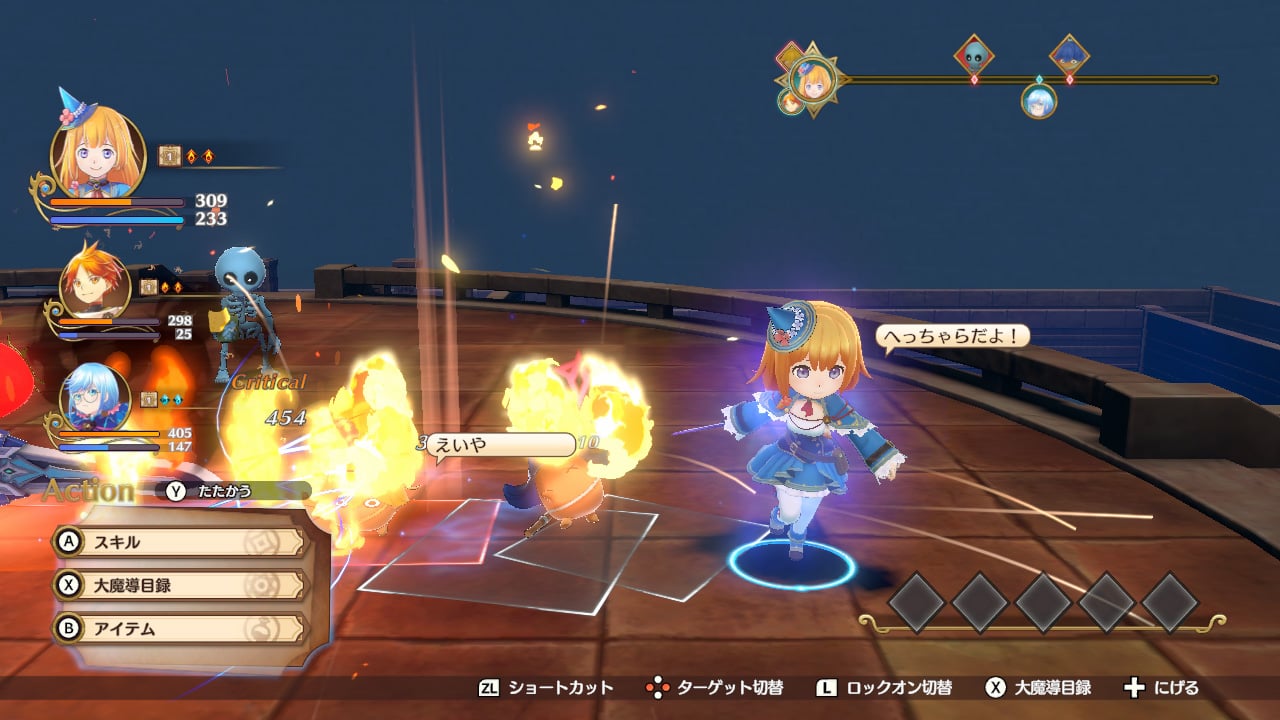Toggle ロックオン切替 in the bottom bar
This screenshot has width=1280, height=720.
click(884, 688)
